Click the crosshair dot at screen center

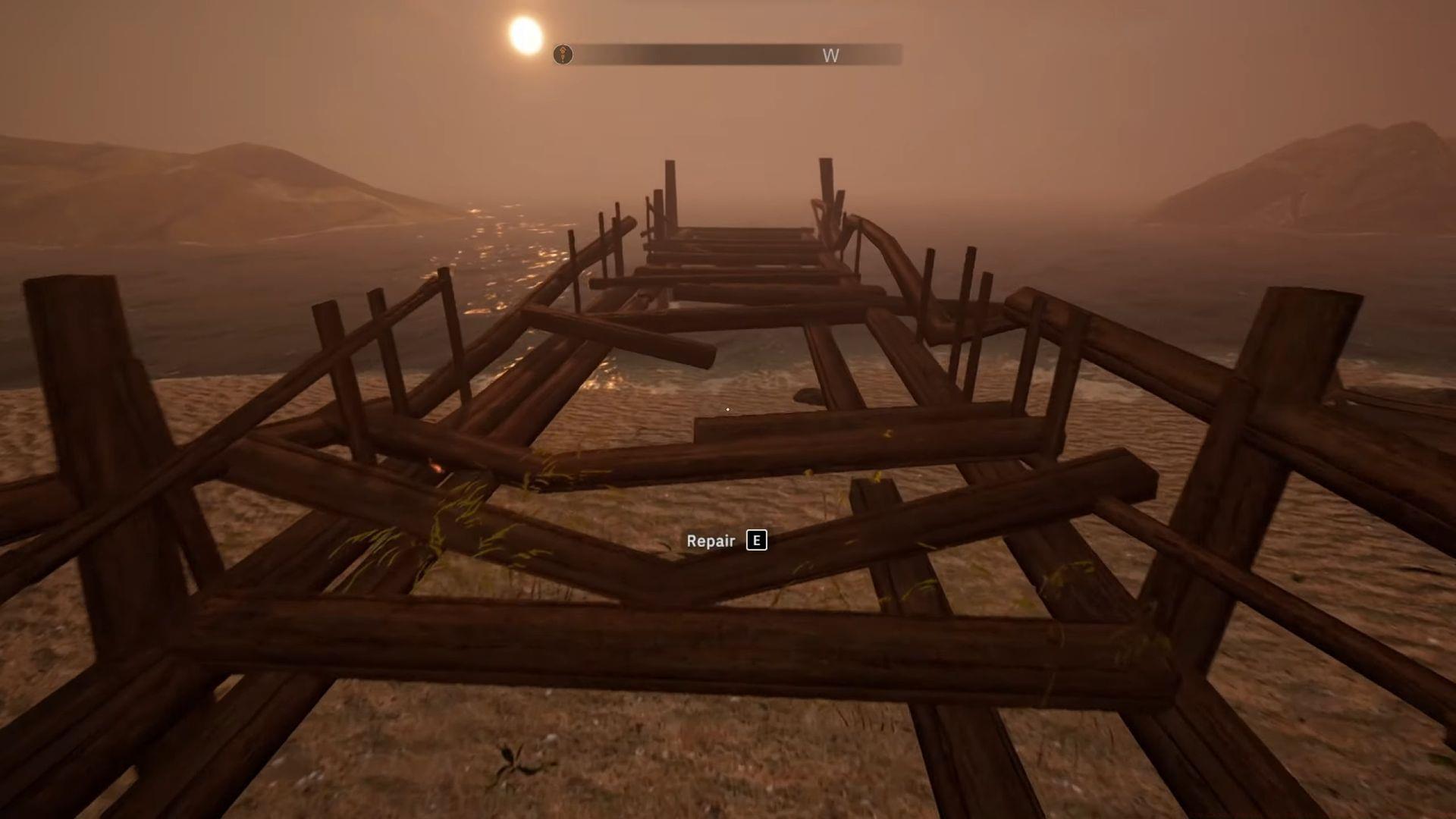coord(728,409)
